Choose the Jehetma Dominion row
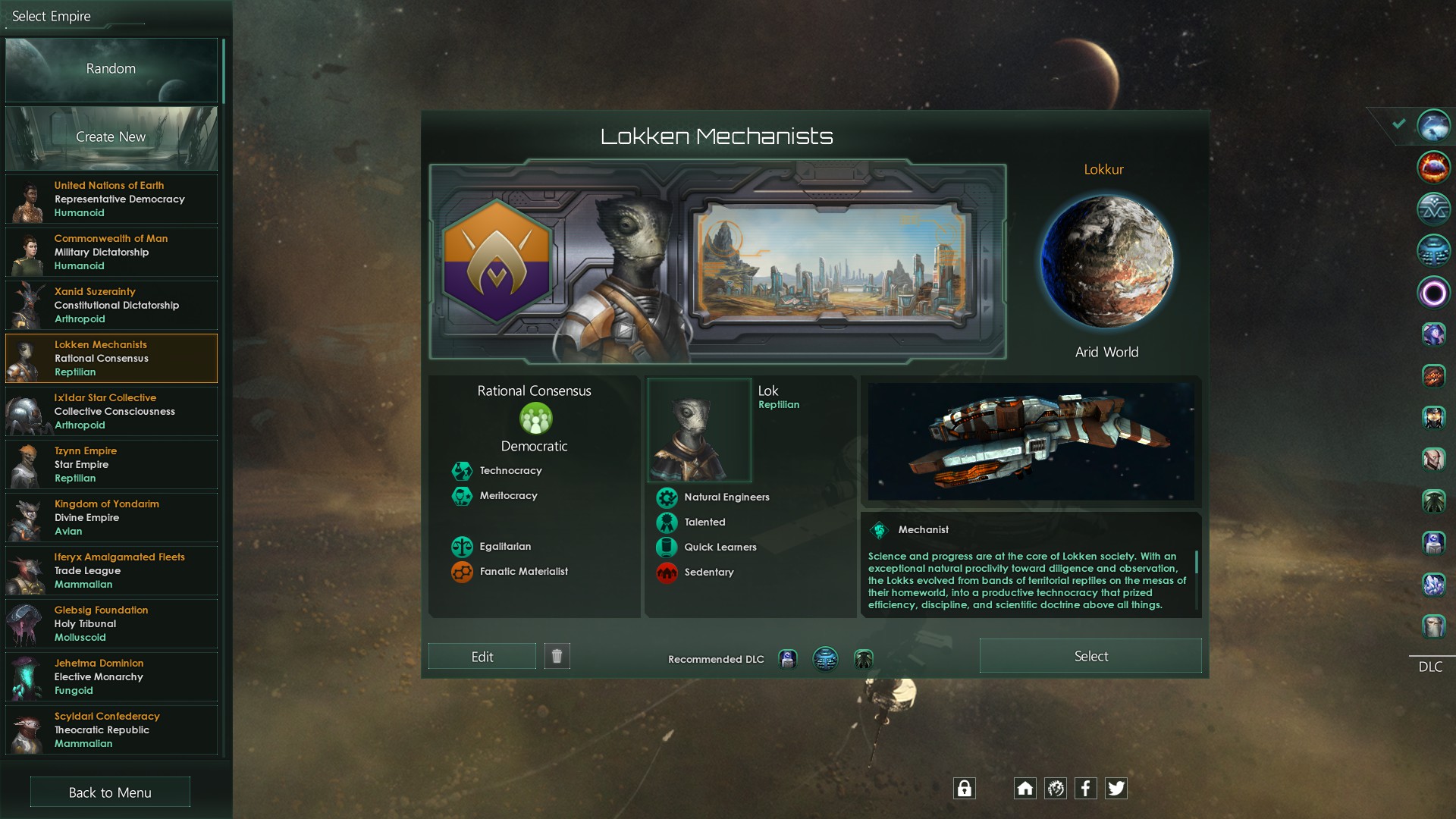Viewport: 1456px width, 819px height. point(111,677)
